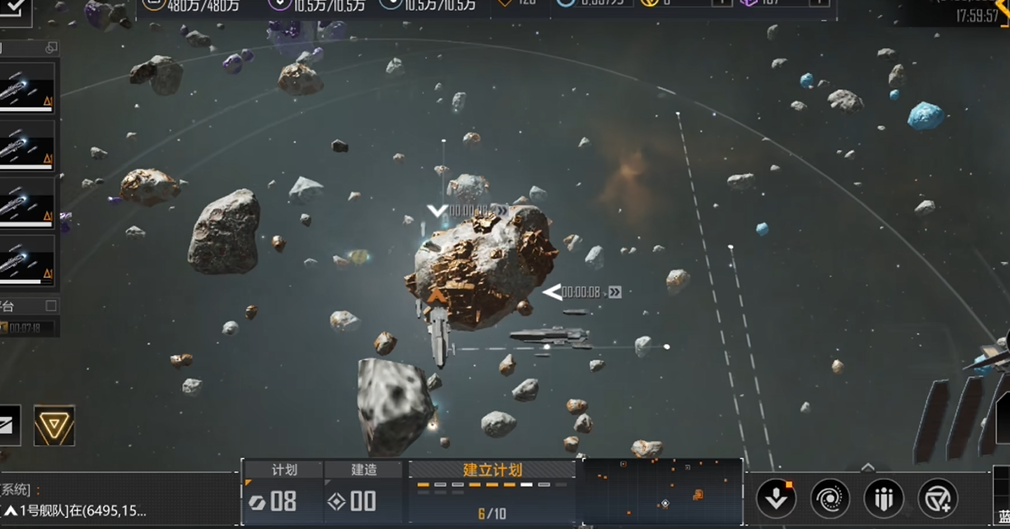
Task: Click the pop-out icon atop the fleet list
Action: pyautogui.click(x=51, y=47)
